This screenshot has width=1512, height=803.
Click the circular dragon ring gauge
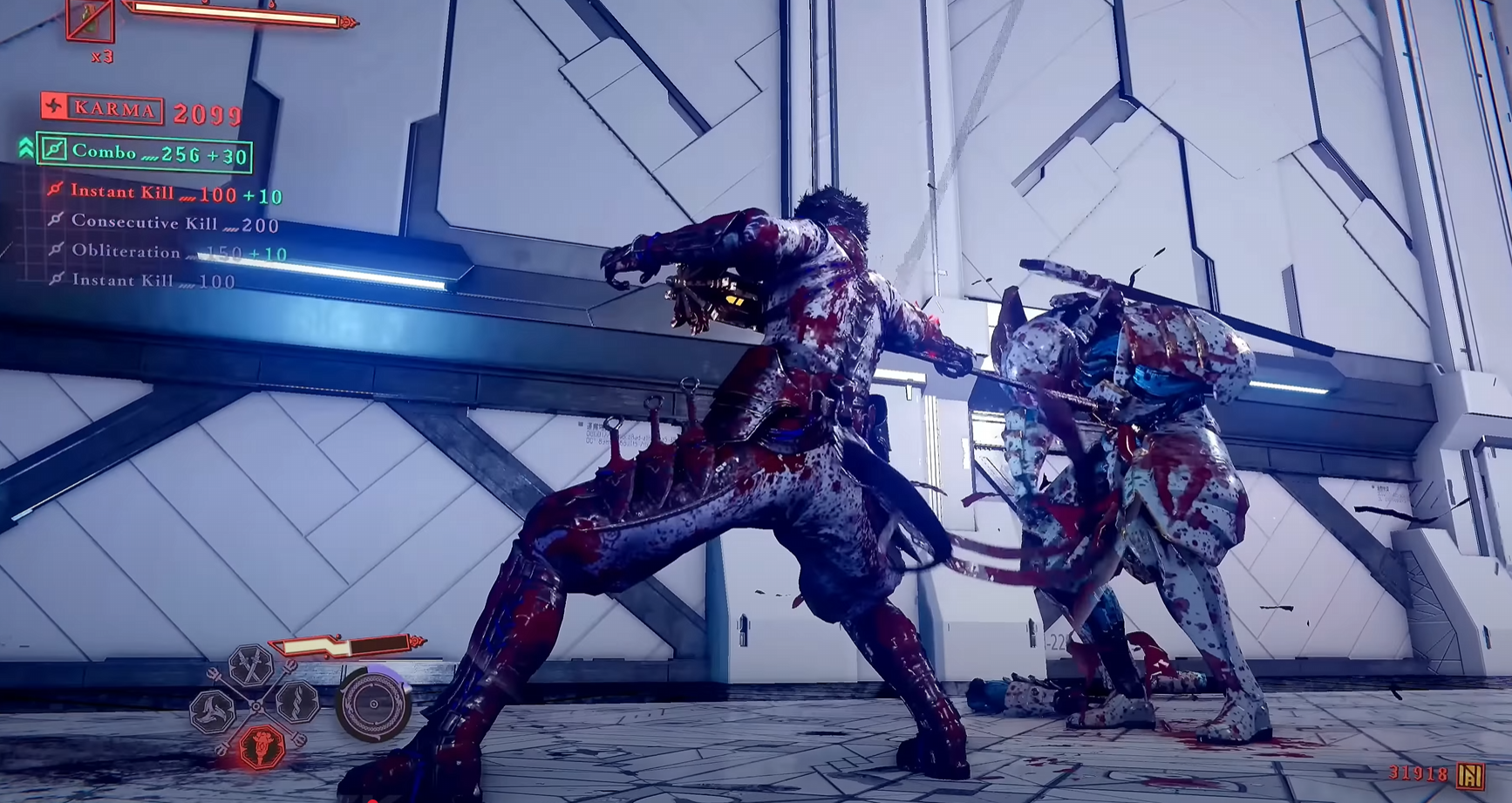point(374,704)
